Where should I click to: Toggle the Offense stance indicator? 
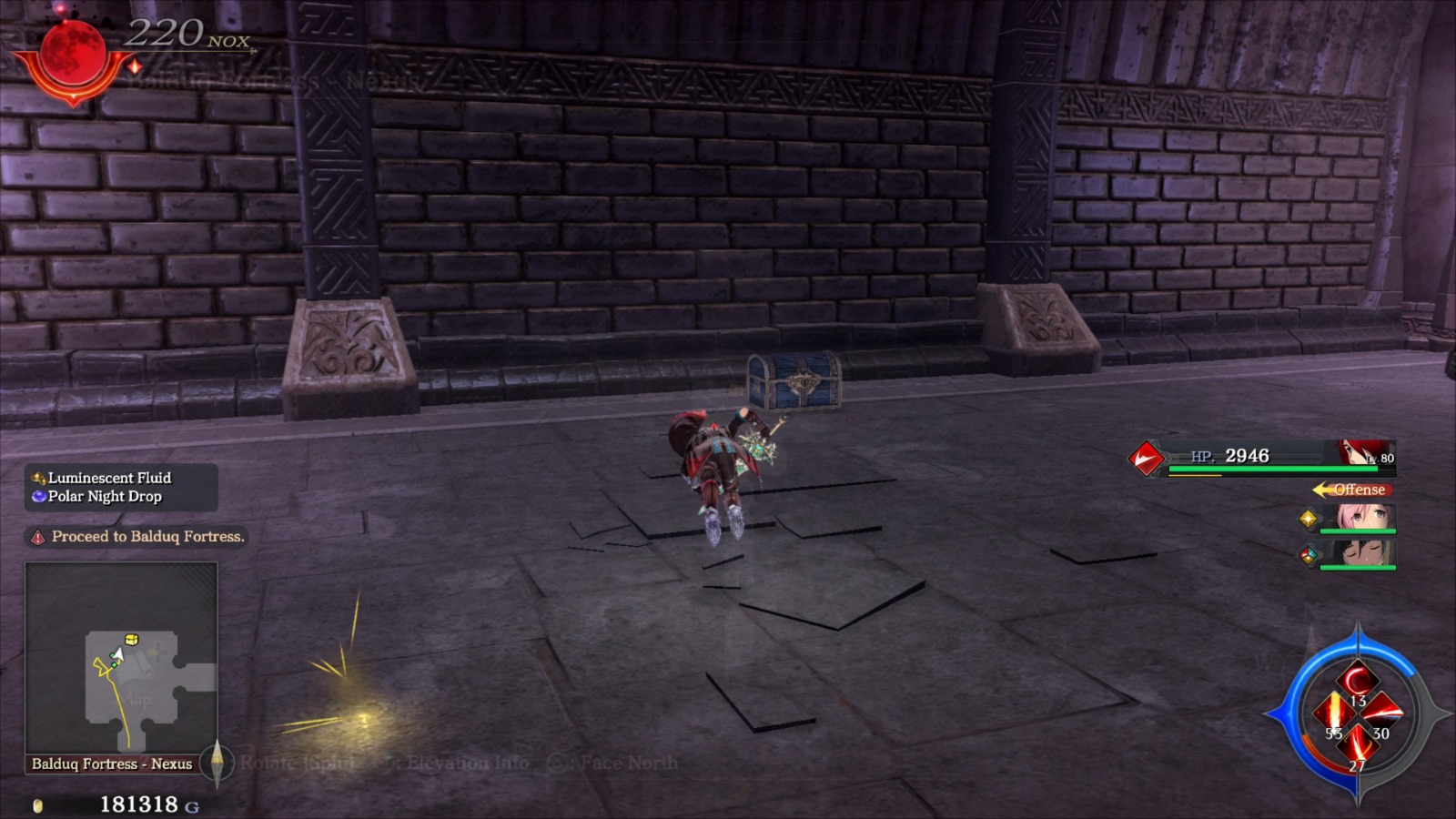point(1356,490)
